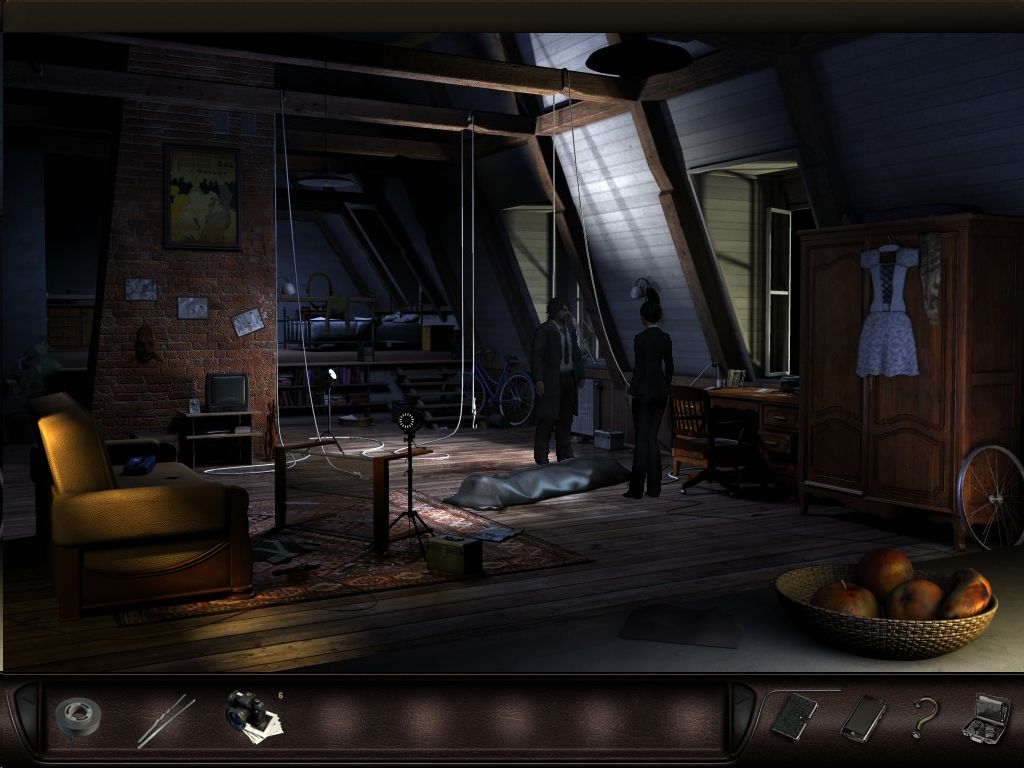Screen dimensions: 1024x768
Task: Select the duct tape roll in inventory
Action: [x=77, y=716]
